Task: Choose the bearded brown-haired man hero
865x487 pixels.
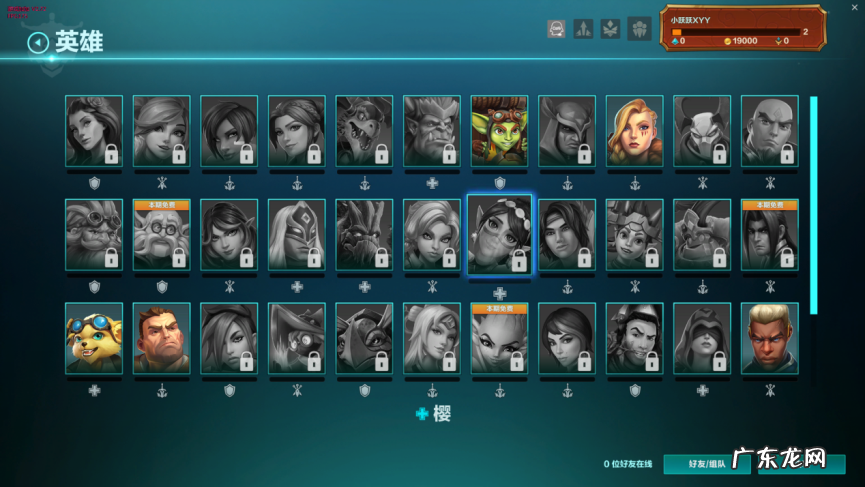Action: [x=161, y=338]
